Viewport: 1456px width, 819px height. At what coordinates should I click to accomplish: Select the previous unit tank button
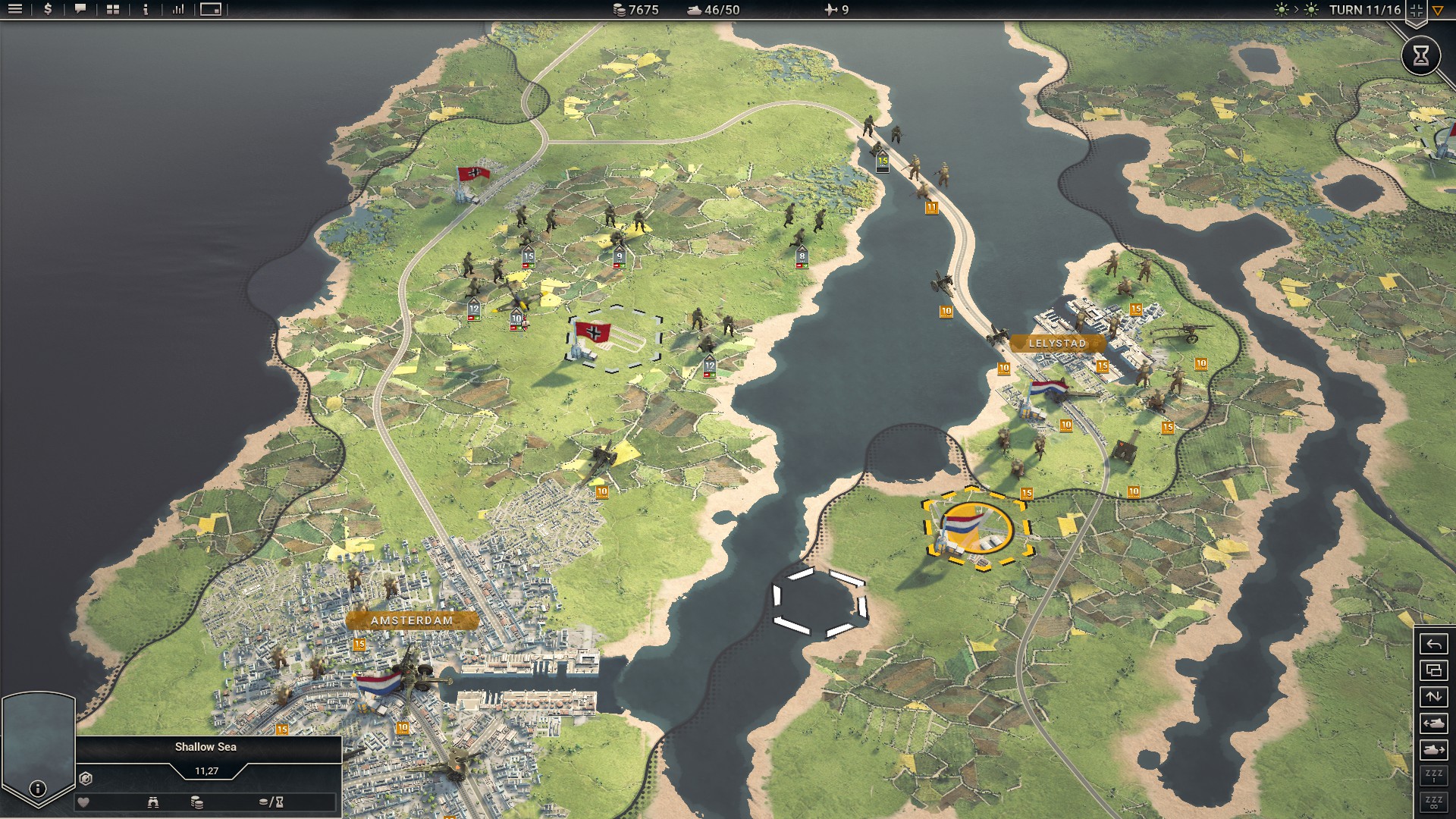[x=1433, y=723]
